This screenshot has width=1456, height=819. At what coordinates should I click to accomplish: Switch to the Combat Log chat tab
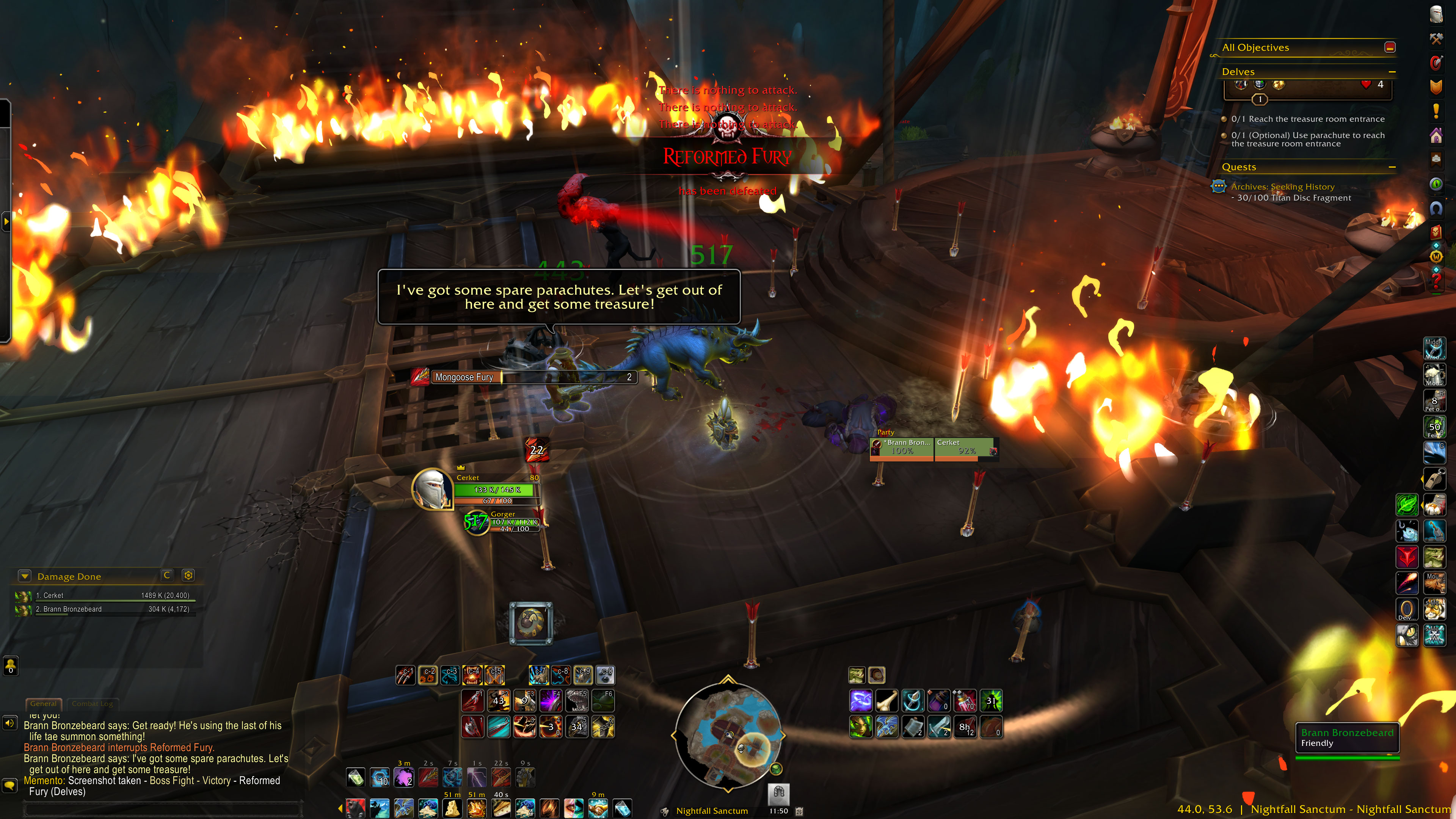tap(92, 704)
